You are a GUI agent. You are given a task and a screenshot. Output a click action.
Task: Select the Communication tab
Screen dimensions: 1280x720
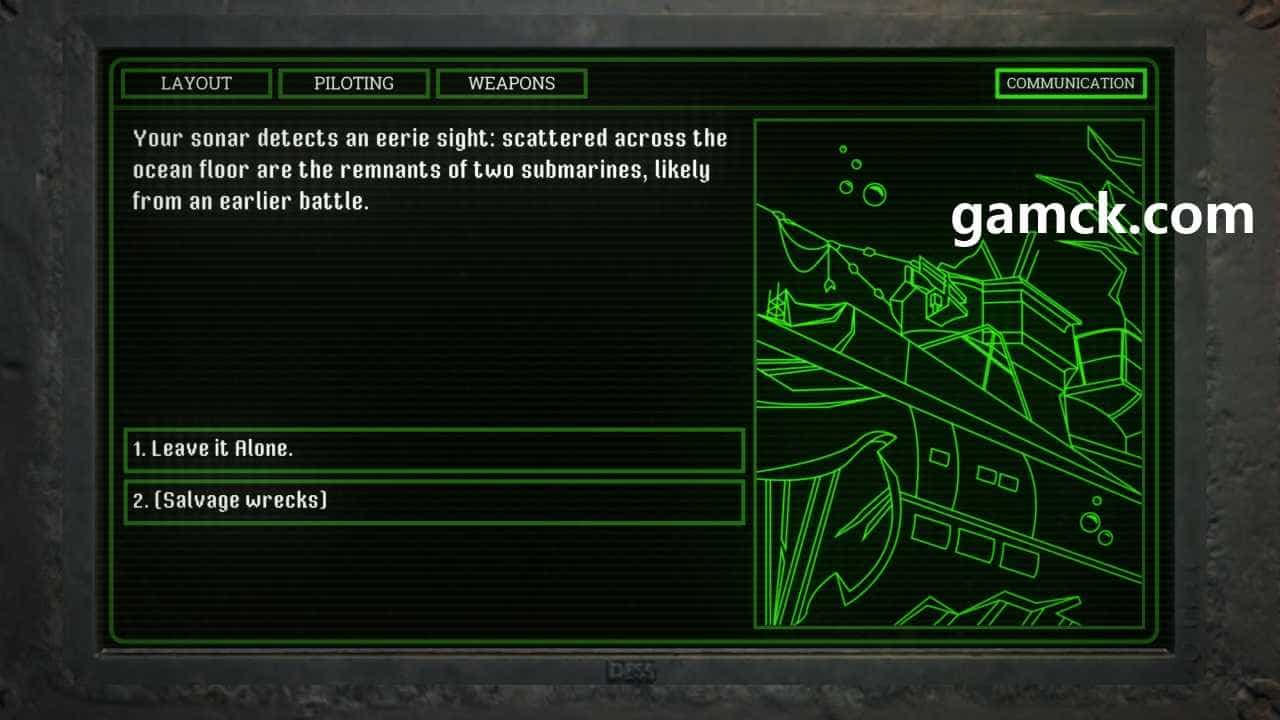click(x=1070, y=84)
